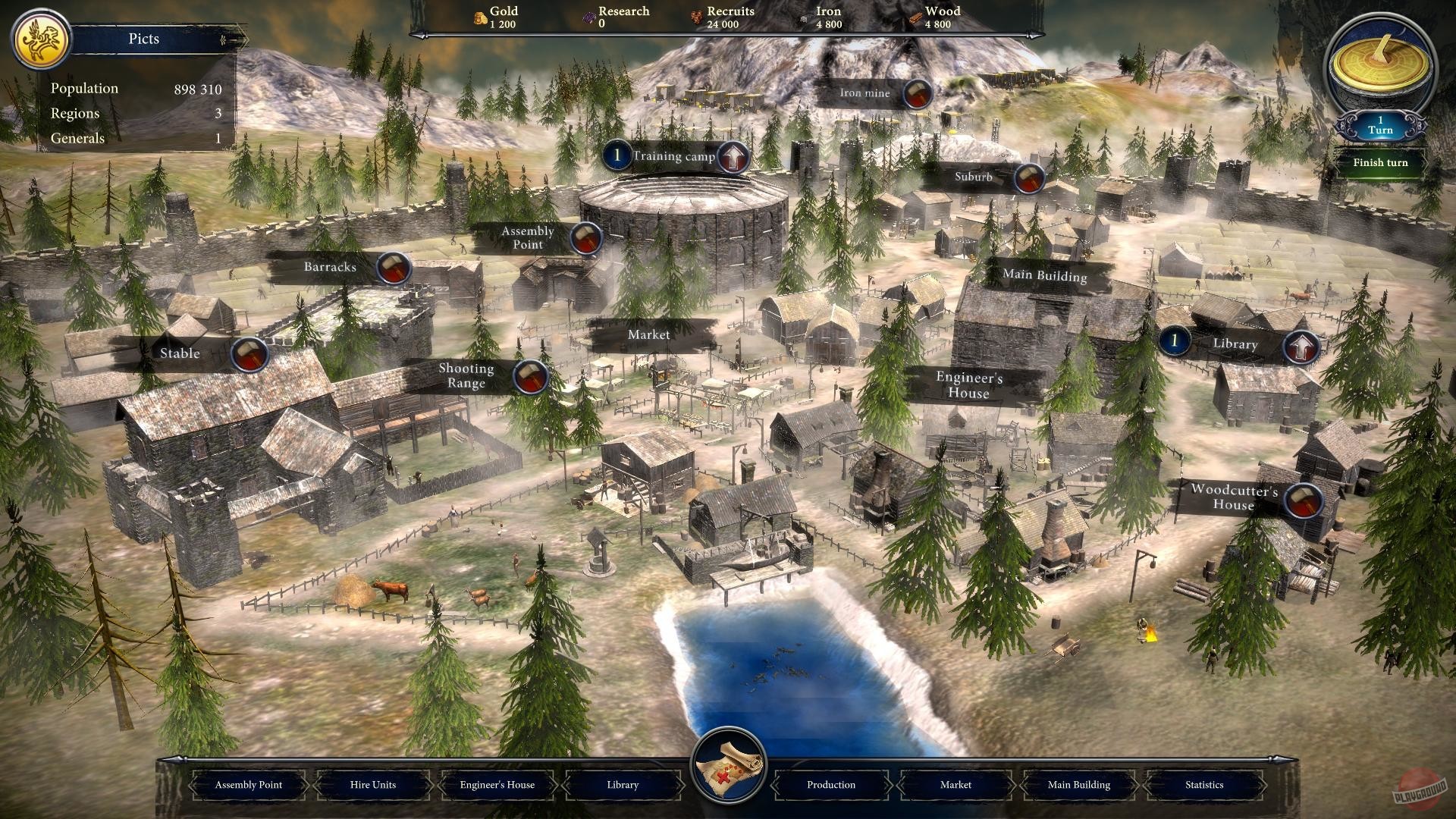Image resolution: width=1456 pixels, height=819 pixels.
Task: Open the treasure map icon bottom center
Action: [x=727, y=767]
